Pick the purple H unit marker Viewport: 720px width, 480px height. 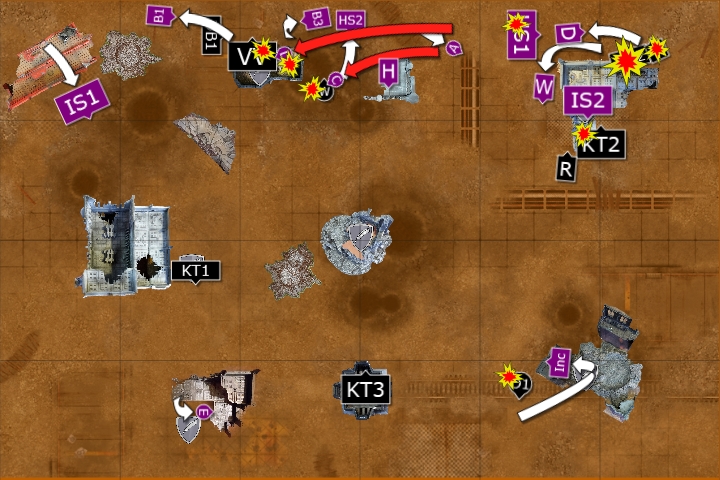[x=389, y=70]
